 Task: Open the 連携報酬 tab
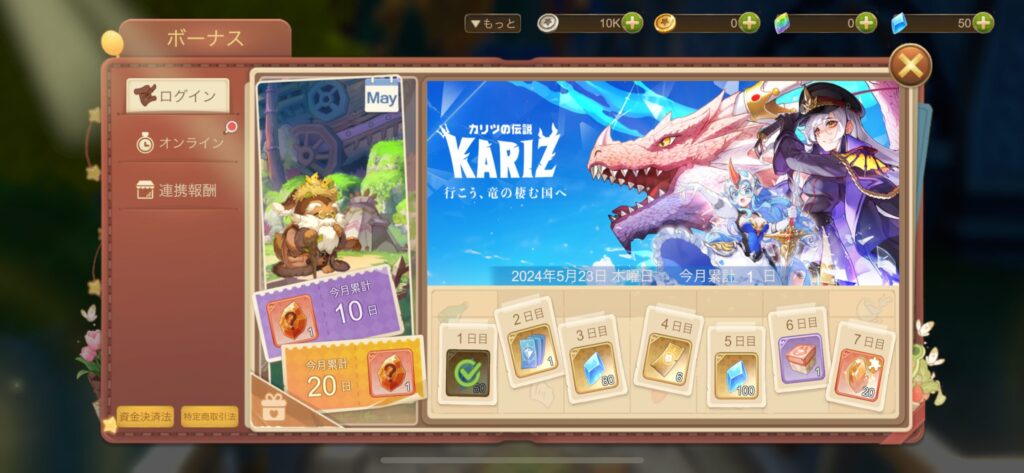pyautogui.click(x=178, y=190)
